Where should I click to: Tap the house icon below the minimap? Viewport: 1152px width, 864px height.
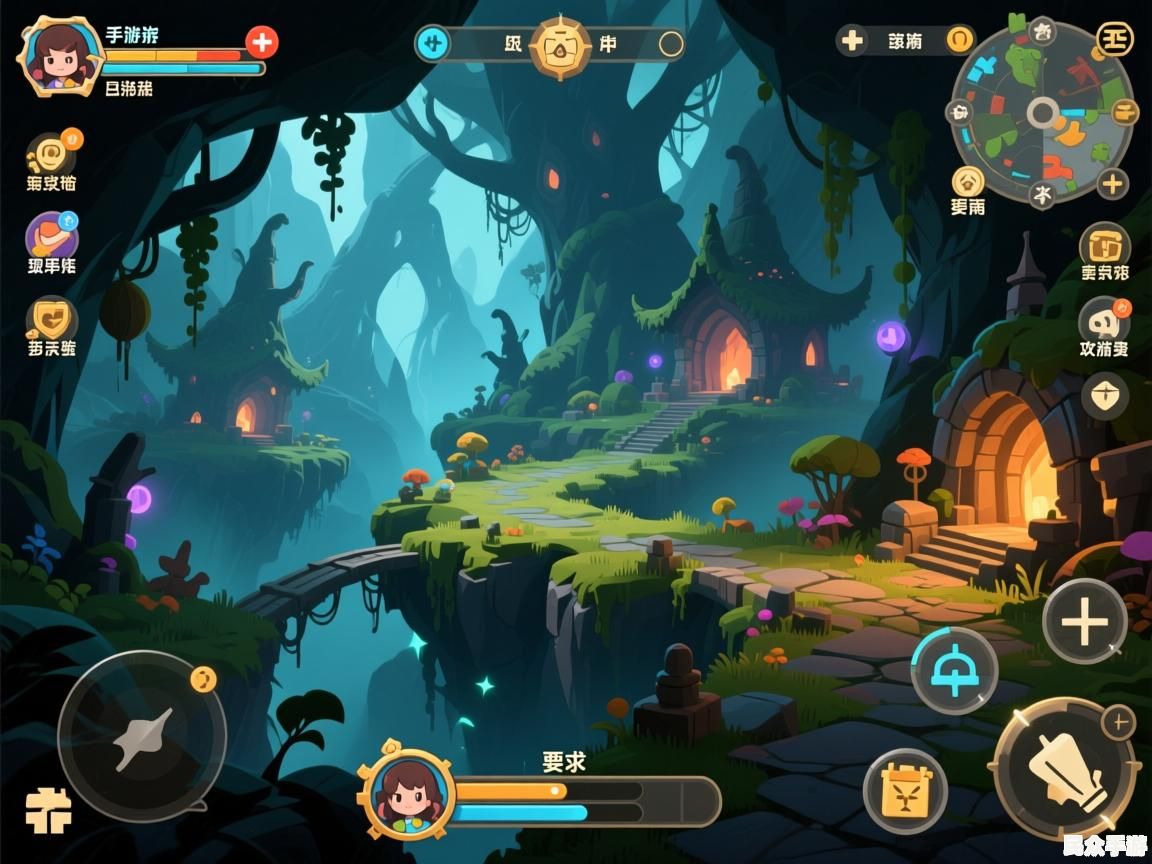coord(967,181)
